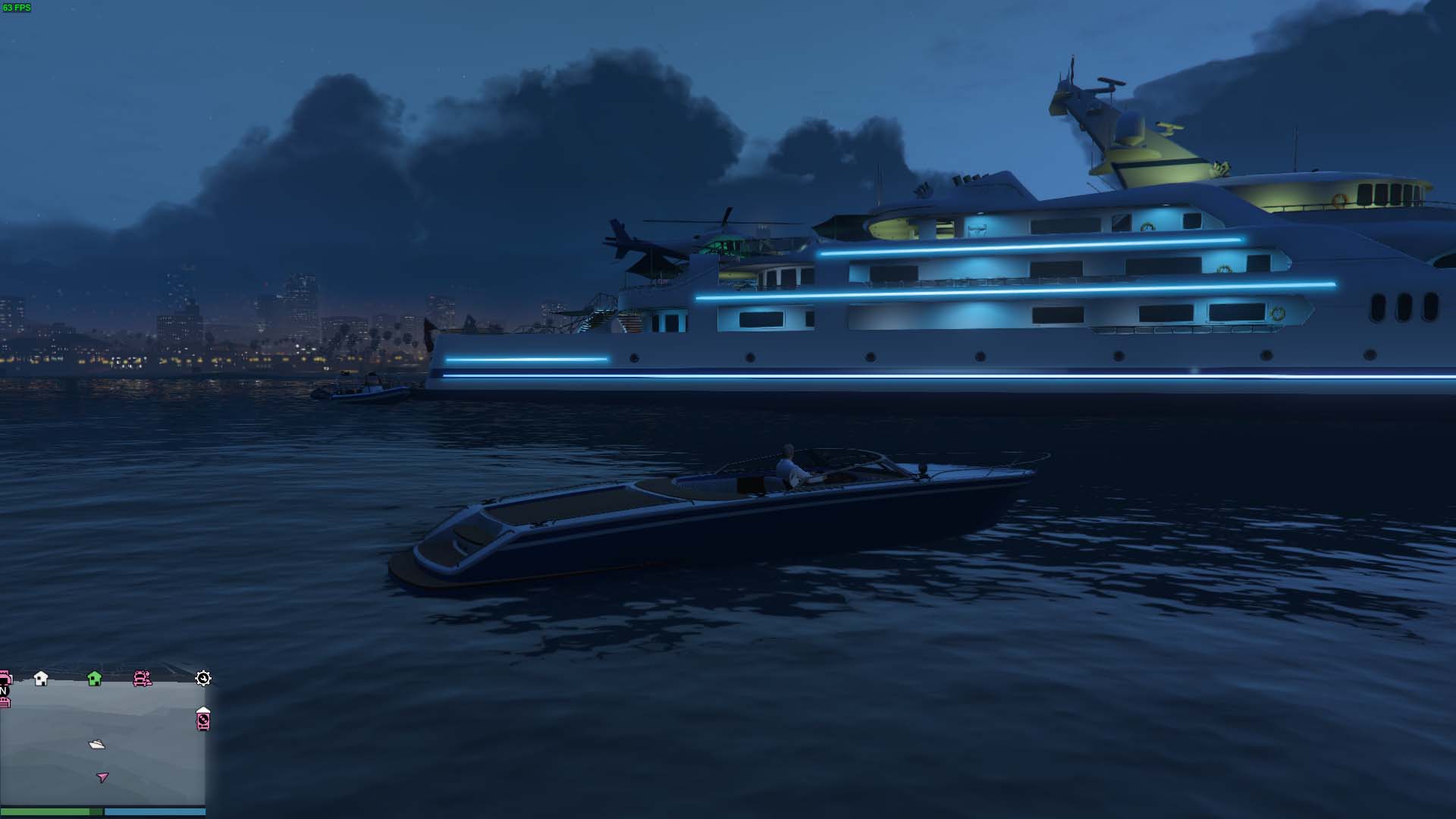This screenshot has width=1456, height=819.
Task: Click the pink garage marker below the compass
Action: click(5, 703)
